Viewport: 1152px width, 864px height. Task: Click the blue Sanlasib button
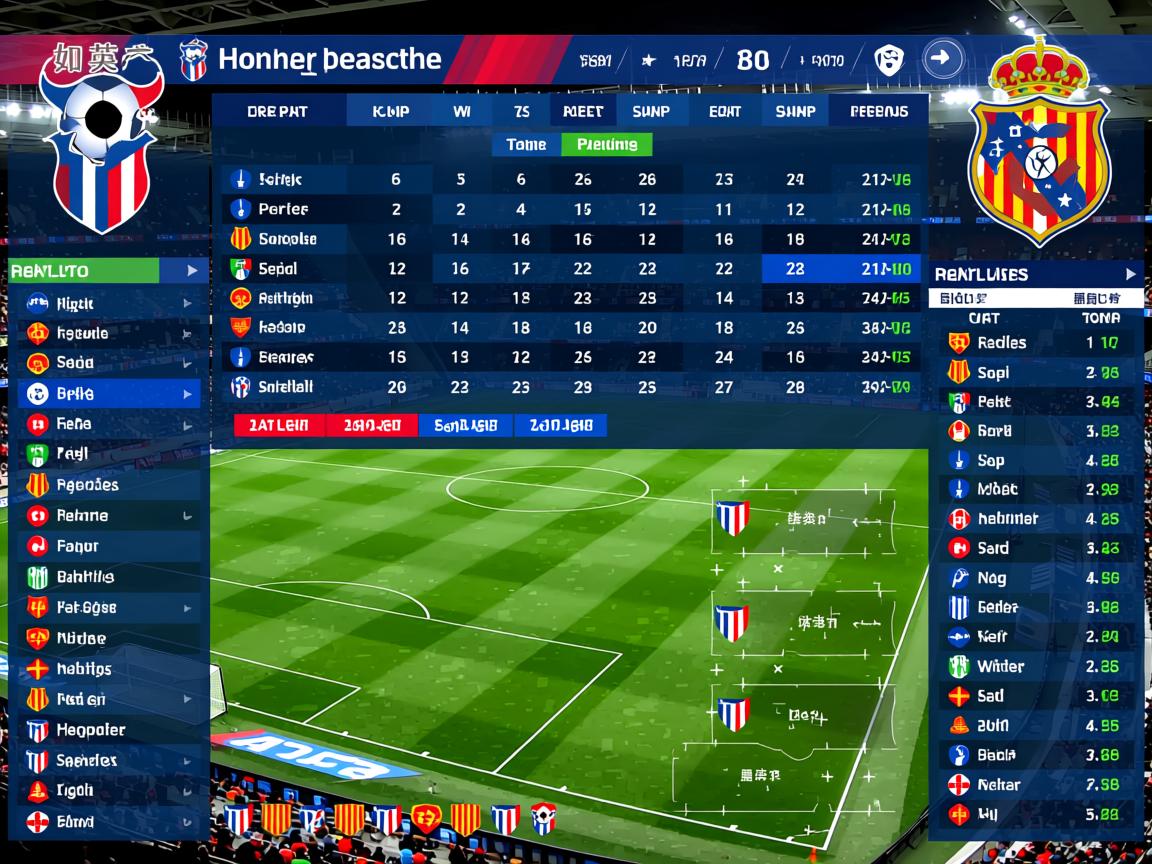coord(465,425)
